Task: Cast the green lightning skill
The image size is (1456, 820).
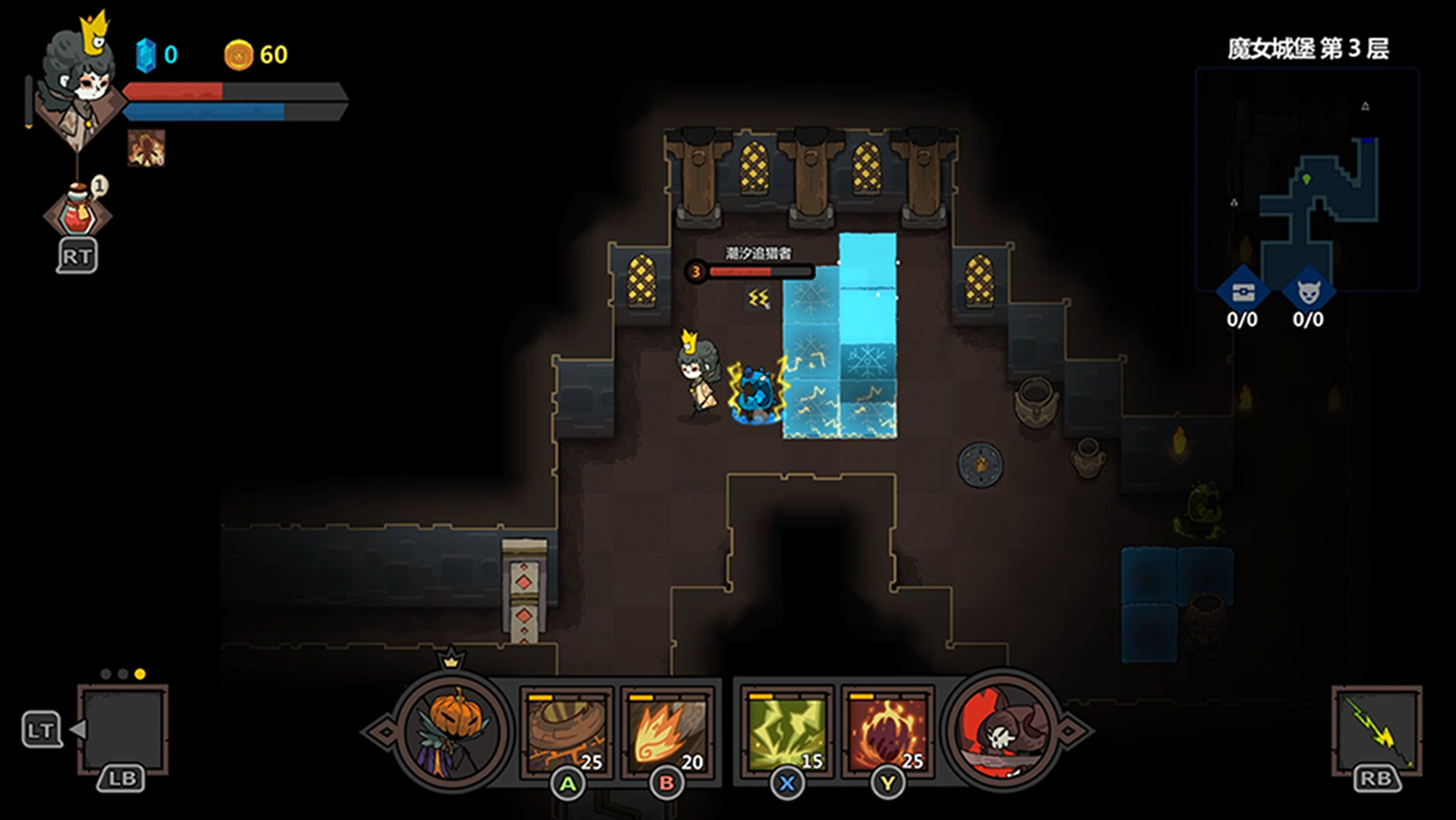Action: (787, 732)
